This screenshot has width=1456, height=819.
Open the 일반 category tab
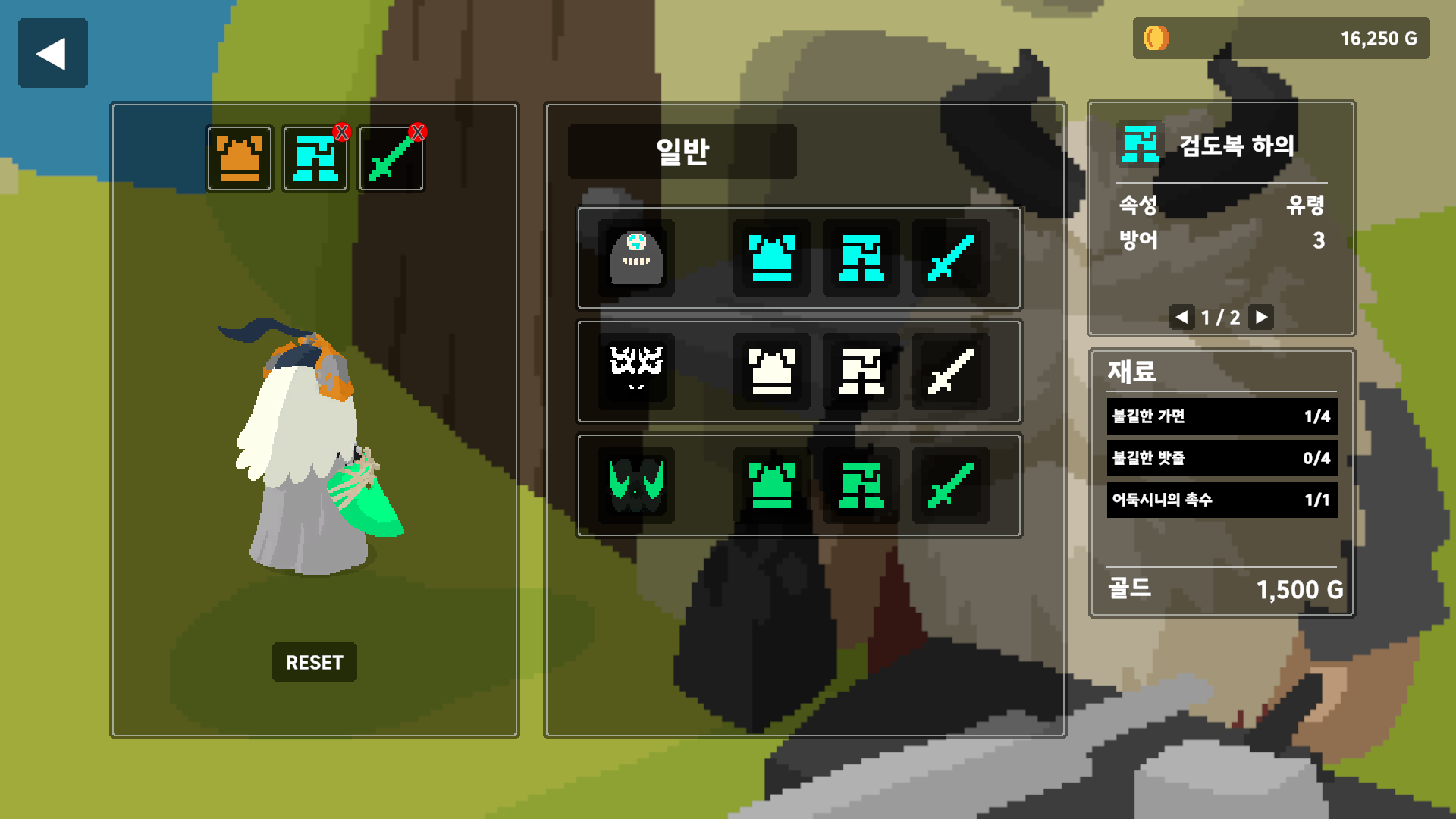(x=681, y=152)
